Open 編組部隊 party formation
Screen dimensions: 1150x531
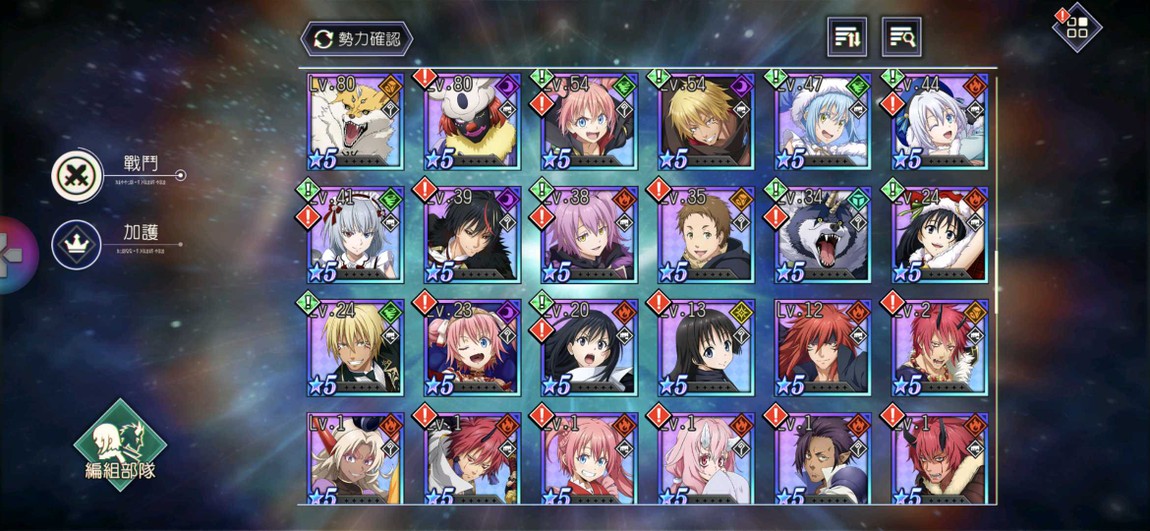pos(120,443)
